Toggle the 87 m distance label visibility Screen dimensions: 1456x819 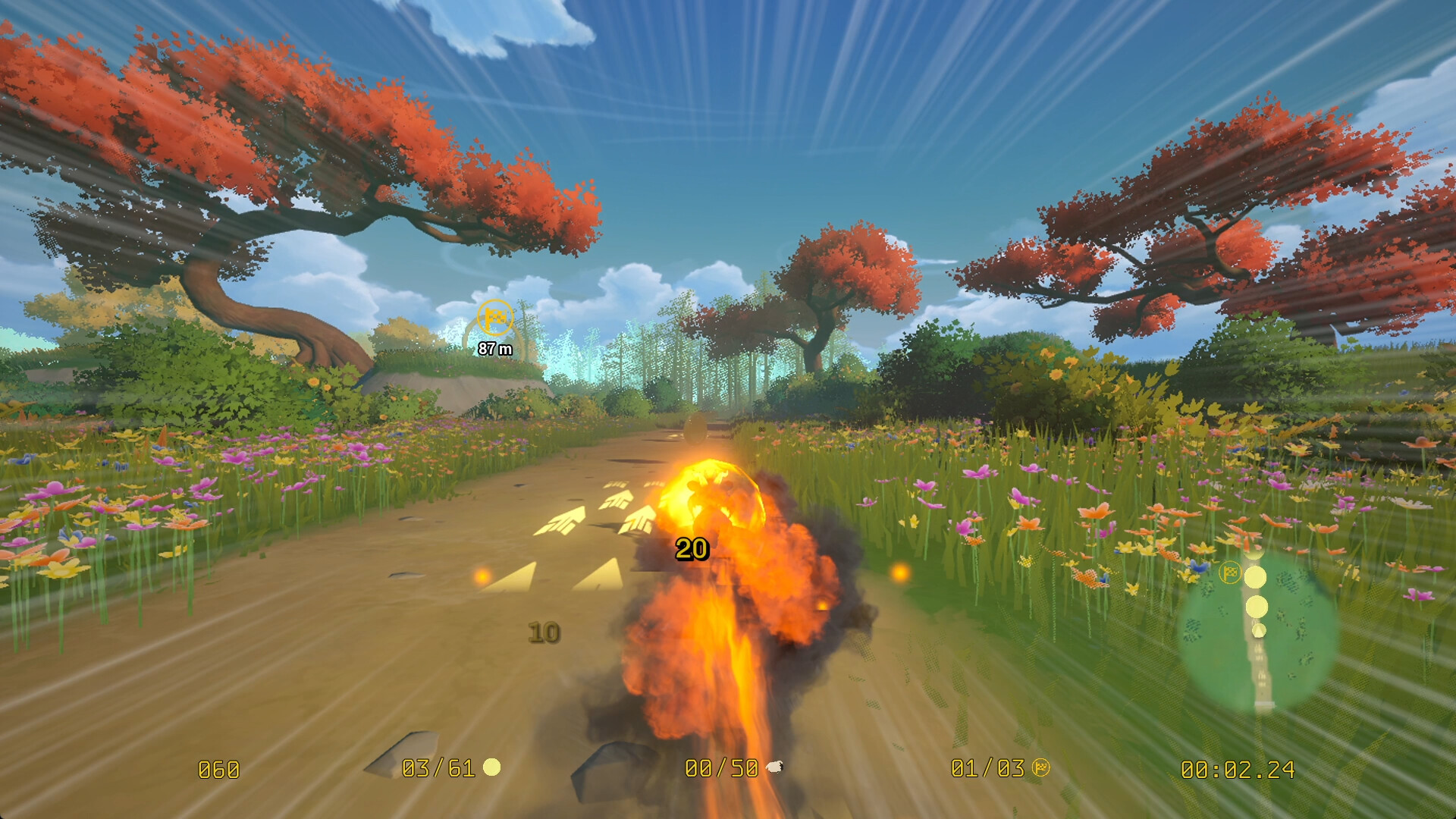[x=494, y=348]
